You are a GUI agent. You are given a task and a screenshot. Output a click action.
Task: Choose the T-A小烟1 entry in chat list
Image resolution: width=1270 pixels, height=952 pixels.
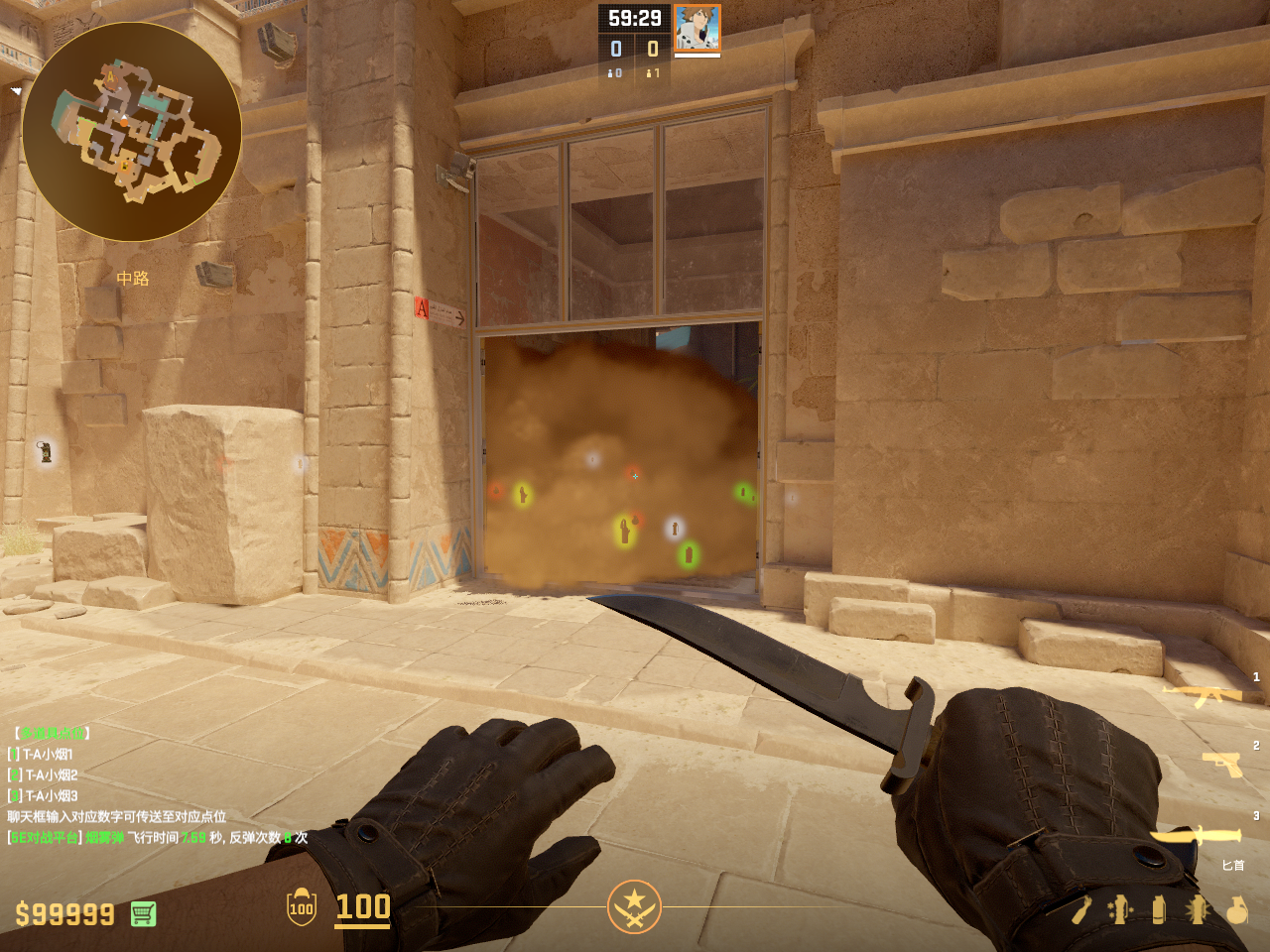click(49, 755)
